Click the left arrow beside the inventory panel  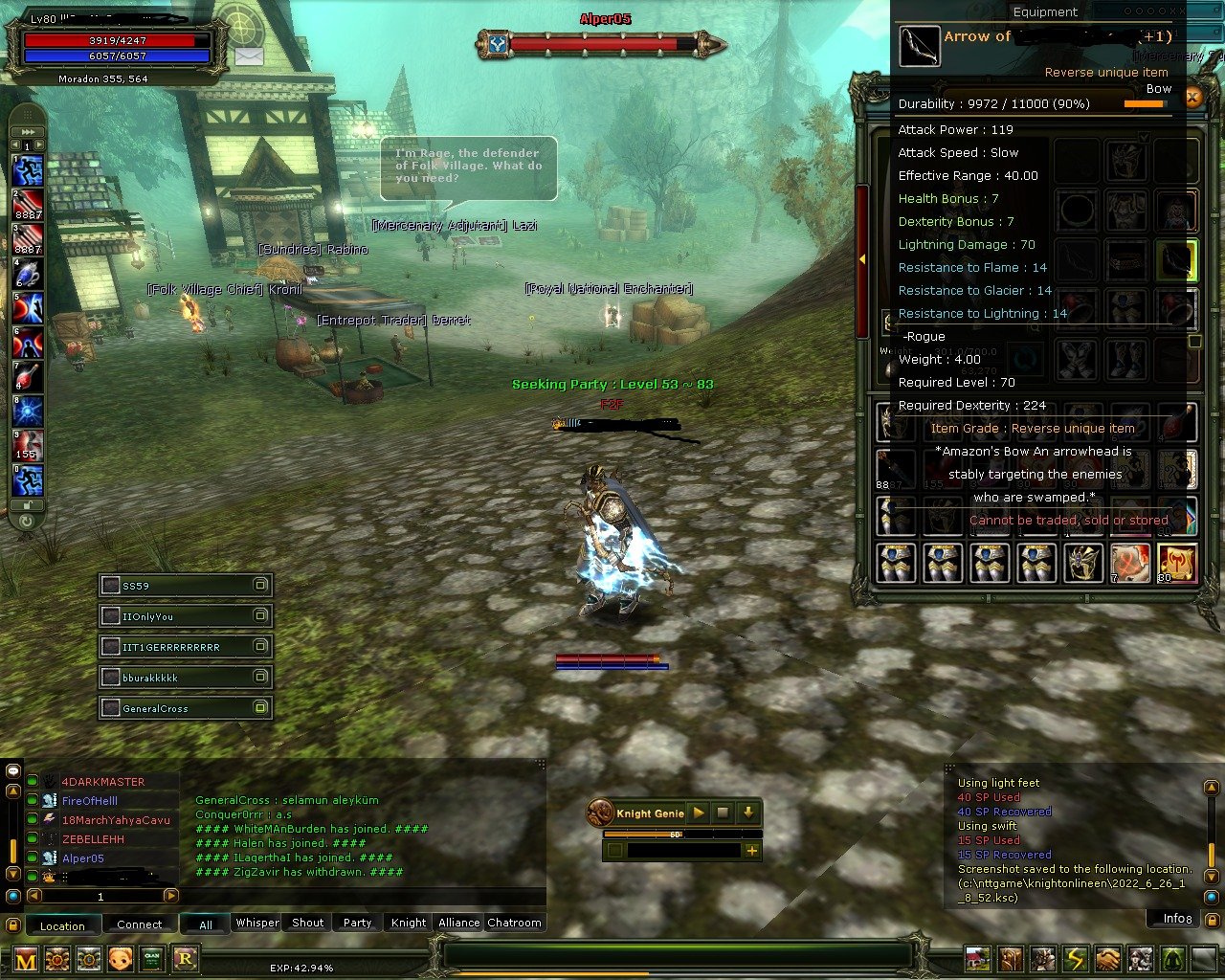[862, 258]
